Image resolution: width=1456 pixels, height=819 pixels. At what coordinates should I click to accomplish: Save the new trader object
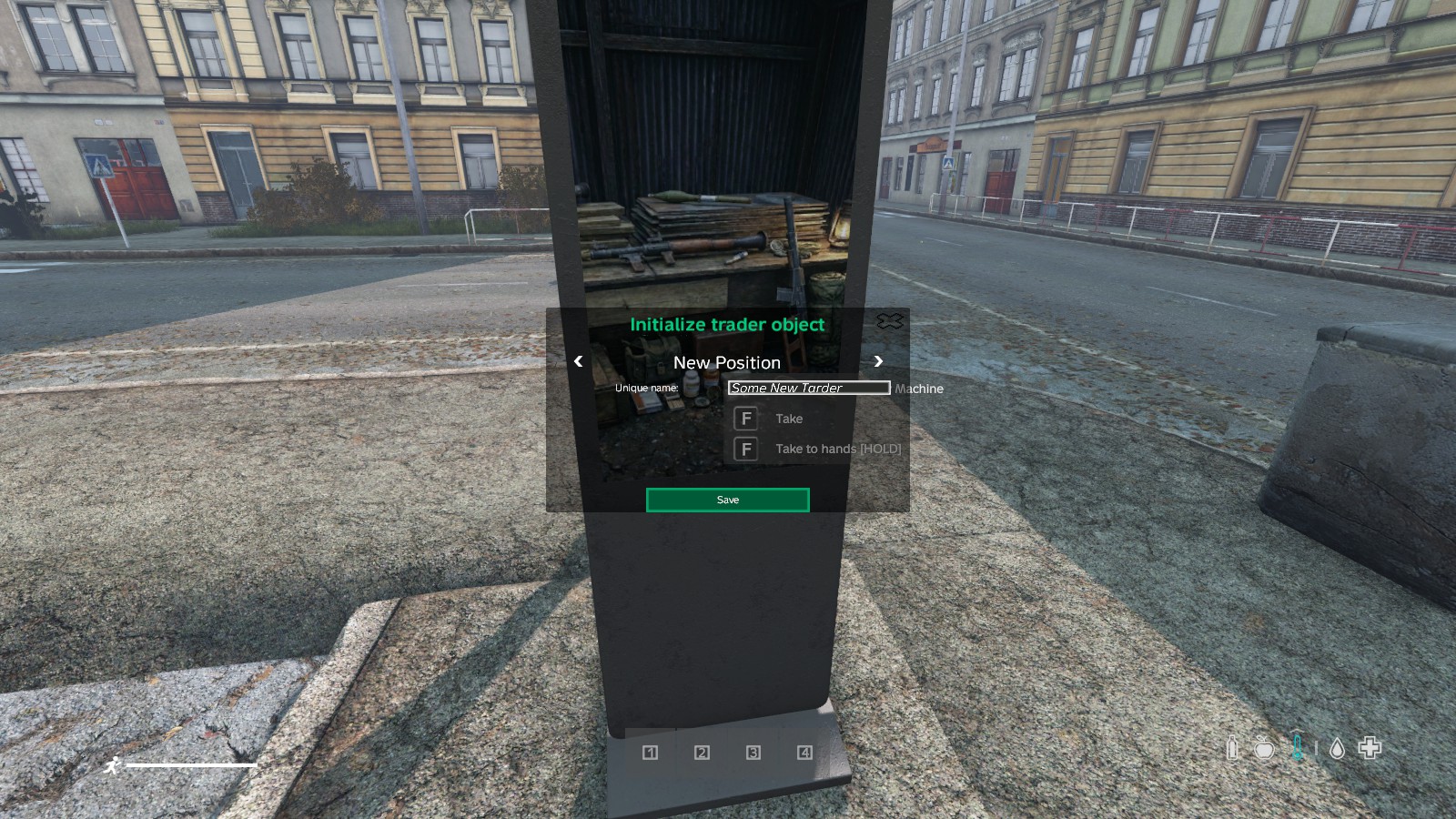727,500
